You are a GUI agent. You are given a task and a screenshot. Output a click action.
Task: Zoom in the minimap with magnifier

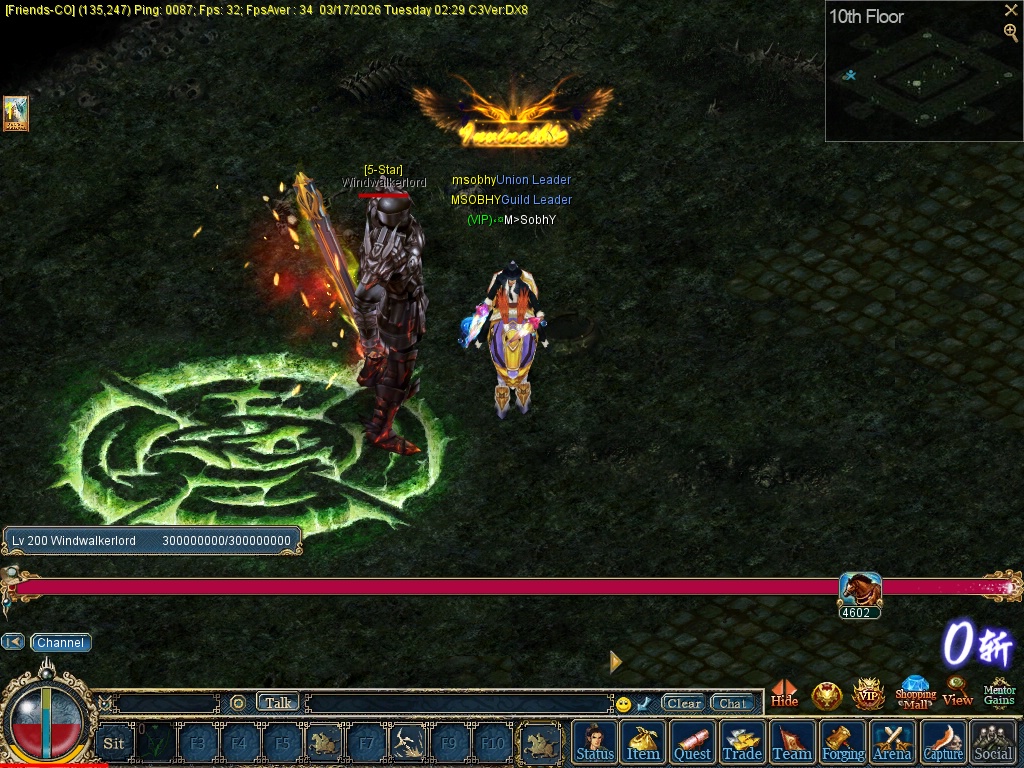(x=1011, y=32)
